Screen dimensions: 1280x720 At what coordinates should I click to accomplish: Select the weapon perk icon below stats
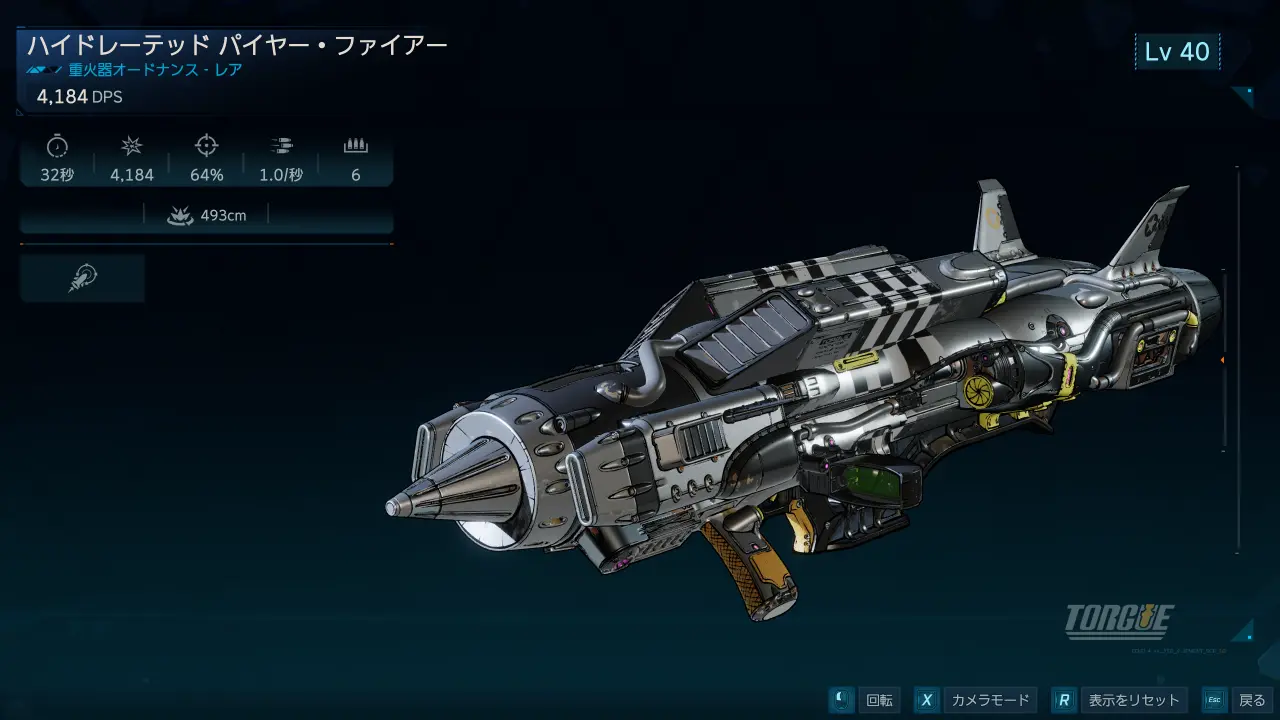[82, 278]
